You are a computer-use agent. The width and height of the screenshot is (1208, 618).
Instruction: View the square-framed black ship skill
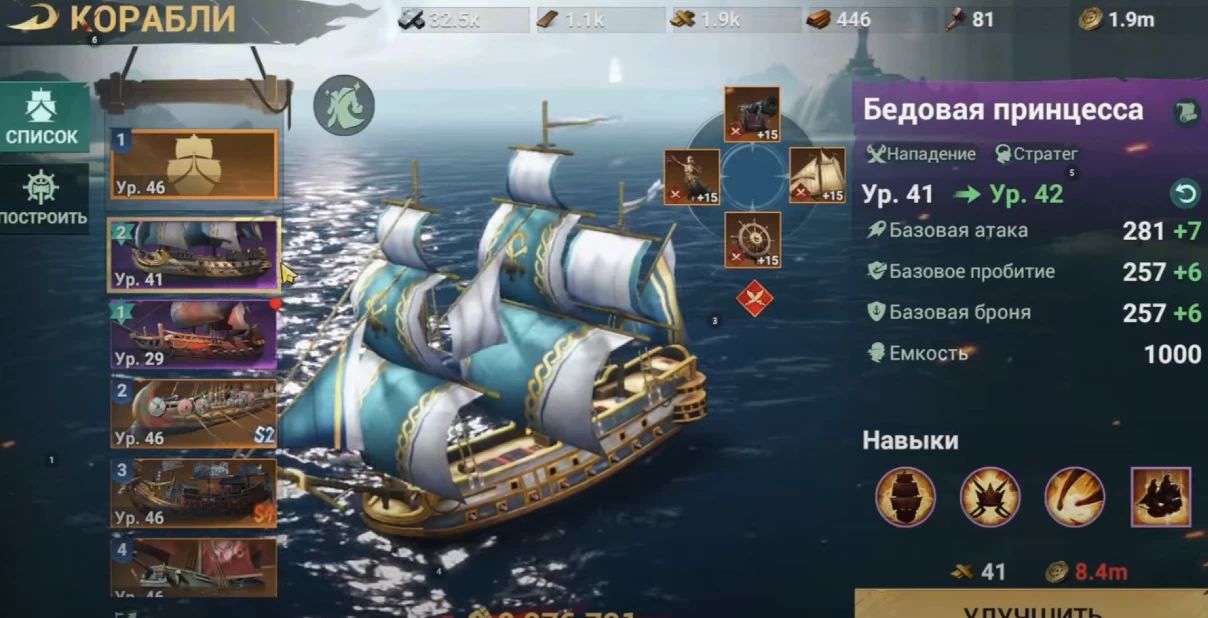click(1160, 497)
